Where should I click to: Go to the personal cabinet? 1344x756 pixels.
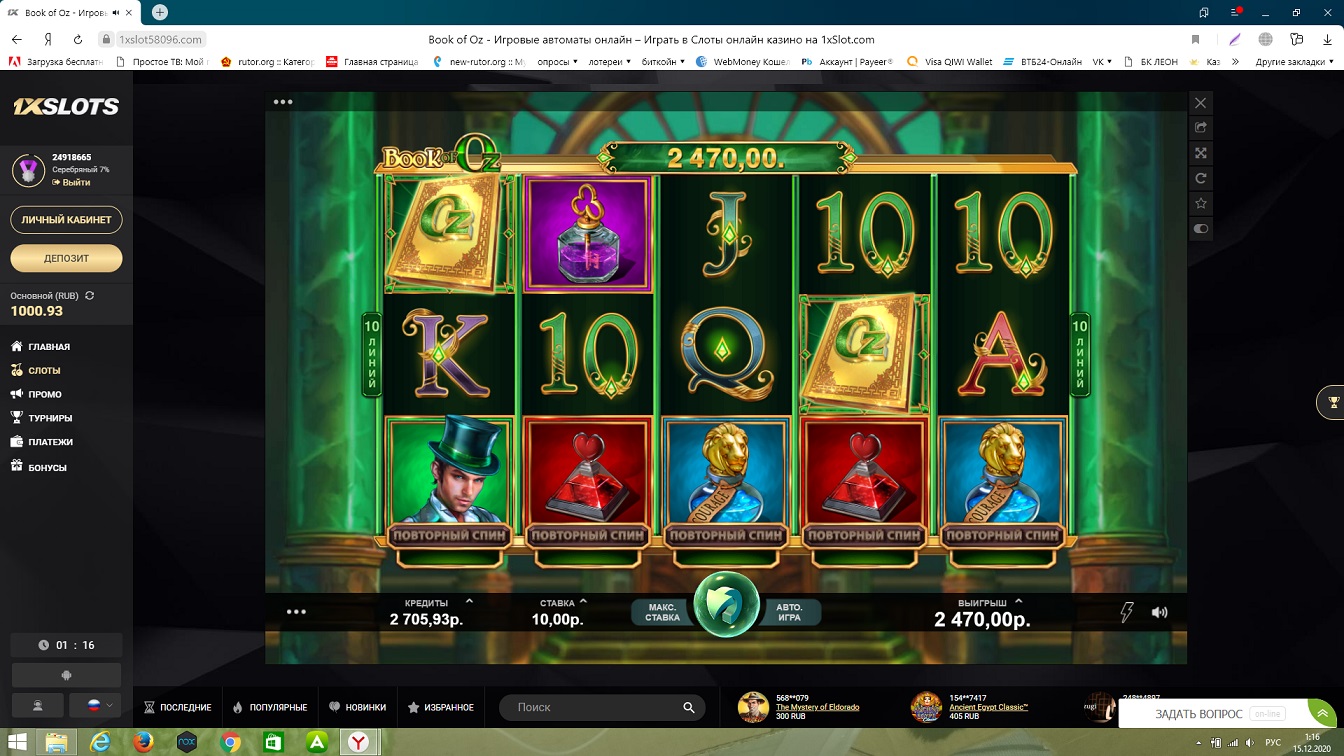tap(66, 219)
